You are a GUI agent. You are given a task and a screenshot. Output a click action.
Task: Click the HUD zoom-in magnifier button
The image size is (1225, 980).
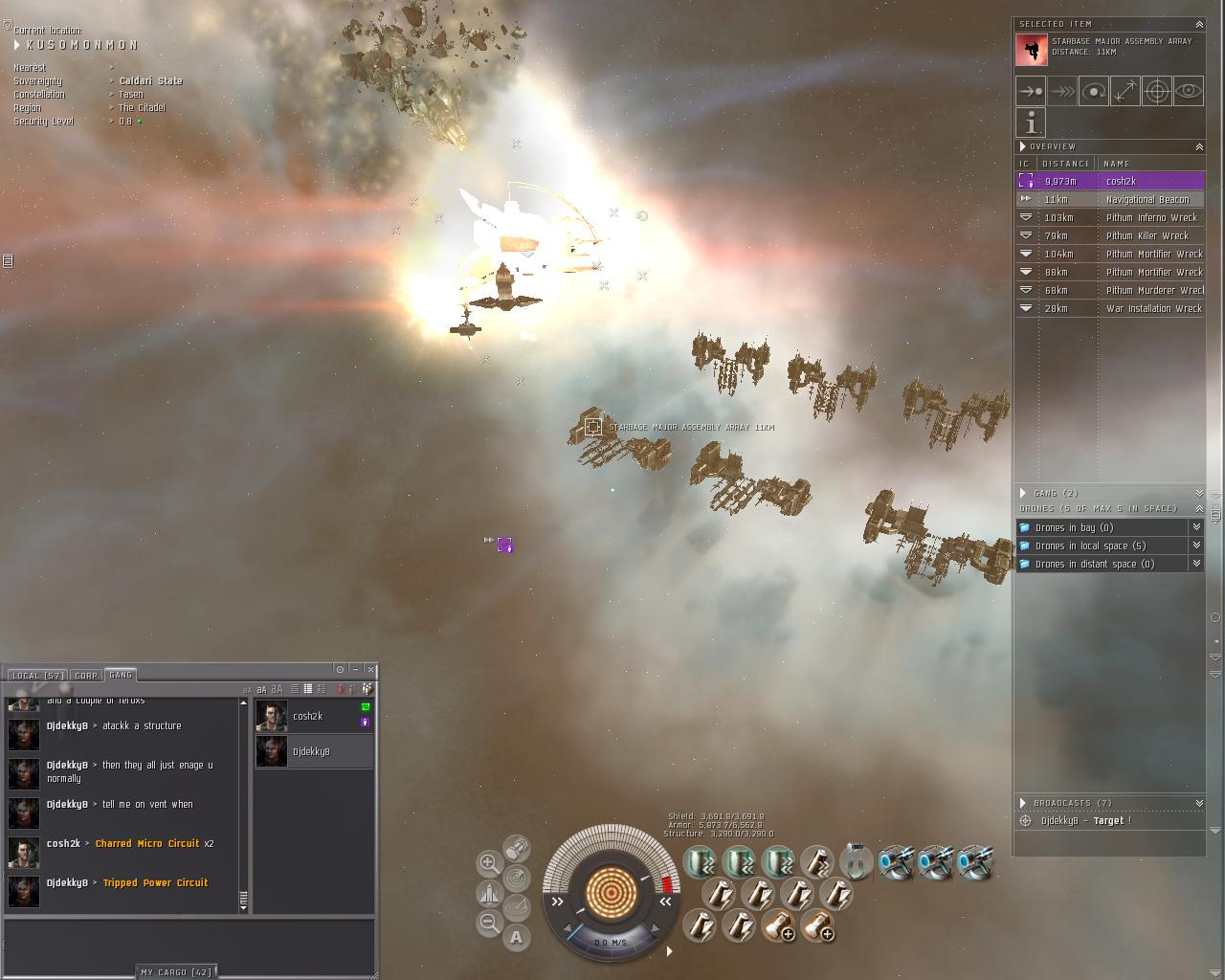pos(488,863)
